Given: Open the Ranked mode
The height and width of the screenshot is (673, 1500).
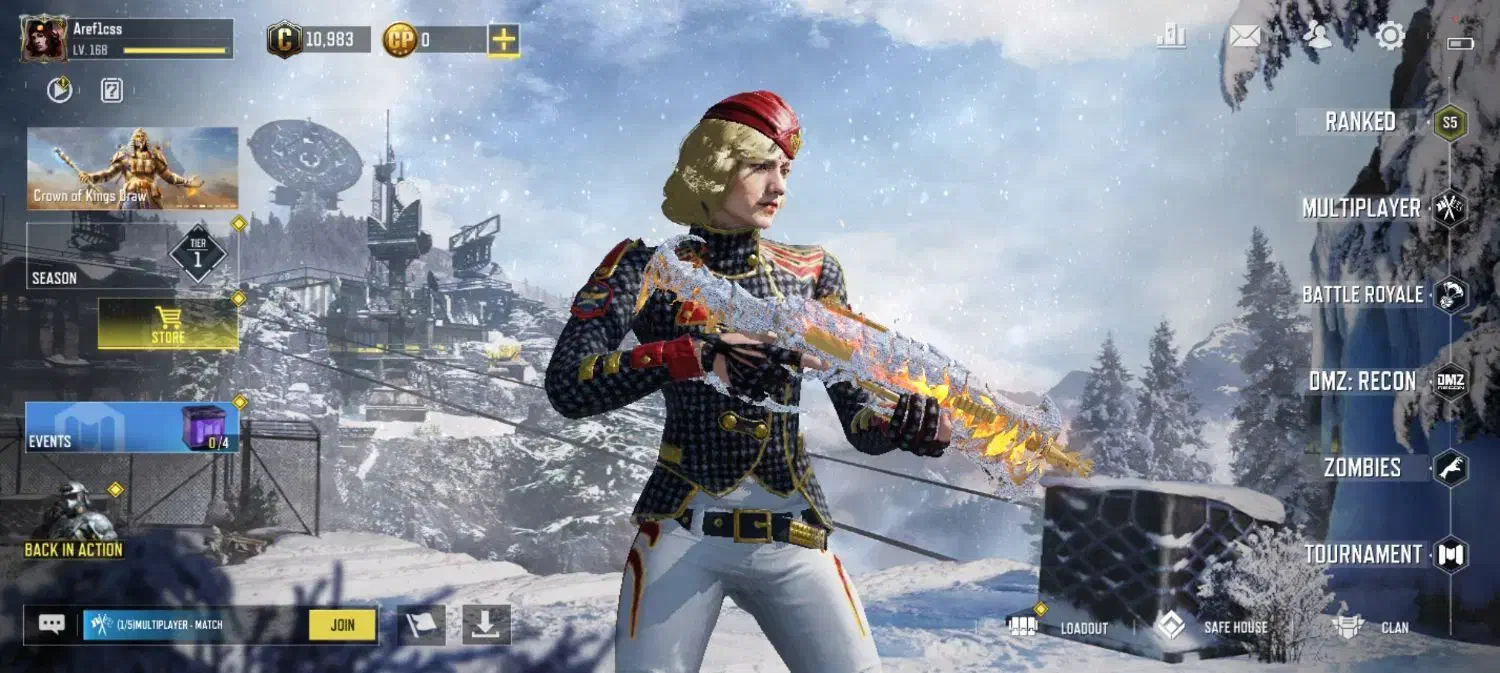Looking at the screenshot, I should coord(1362,122).
